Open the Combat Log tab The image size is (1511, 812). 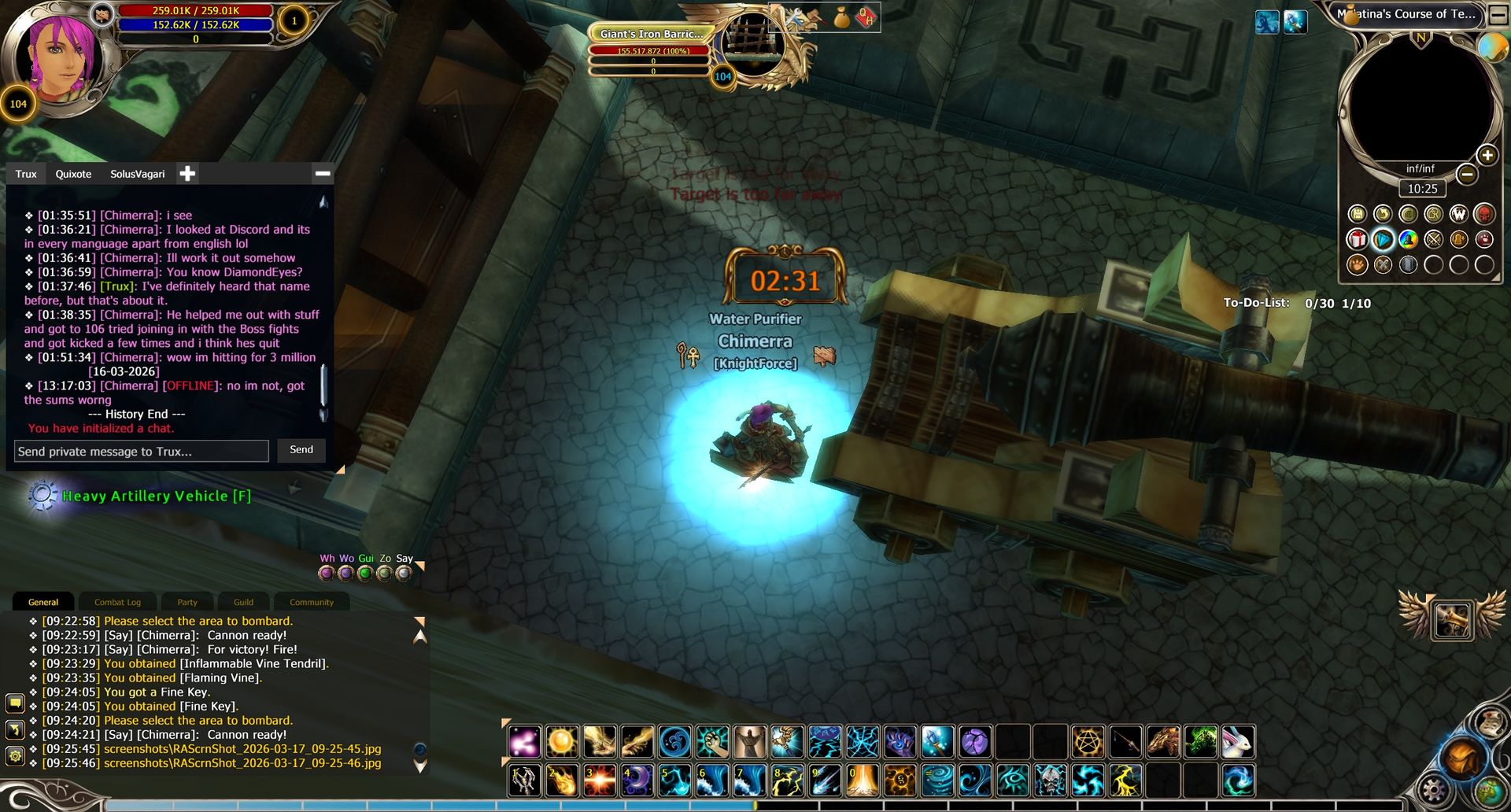(118, 603)
